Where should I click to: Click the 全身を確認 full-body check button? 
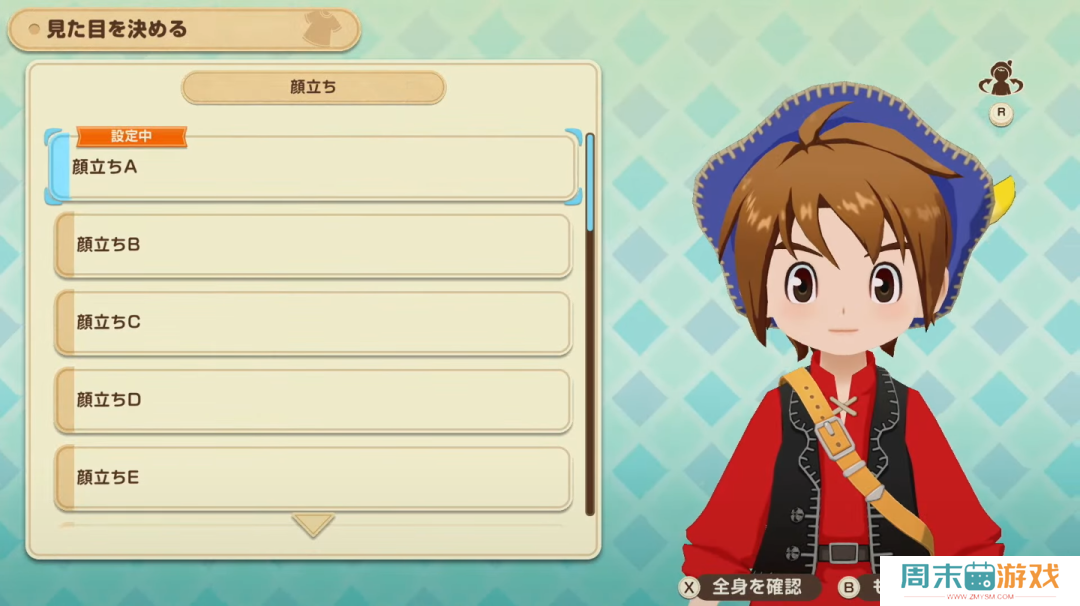(x=744, y=587)
